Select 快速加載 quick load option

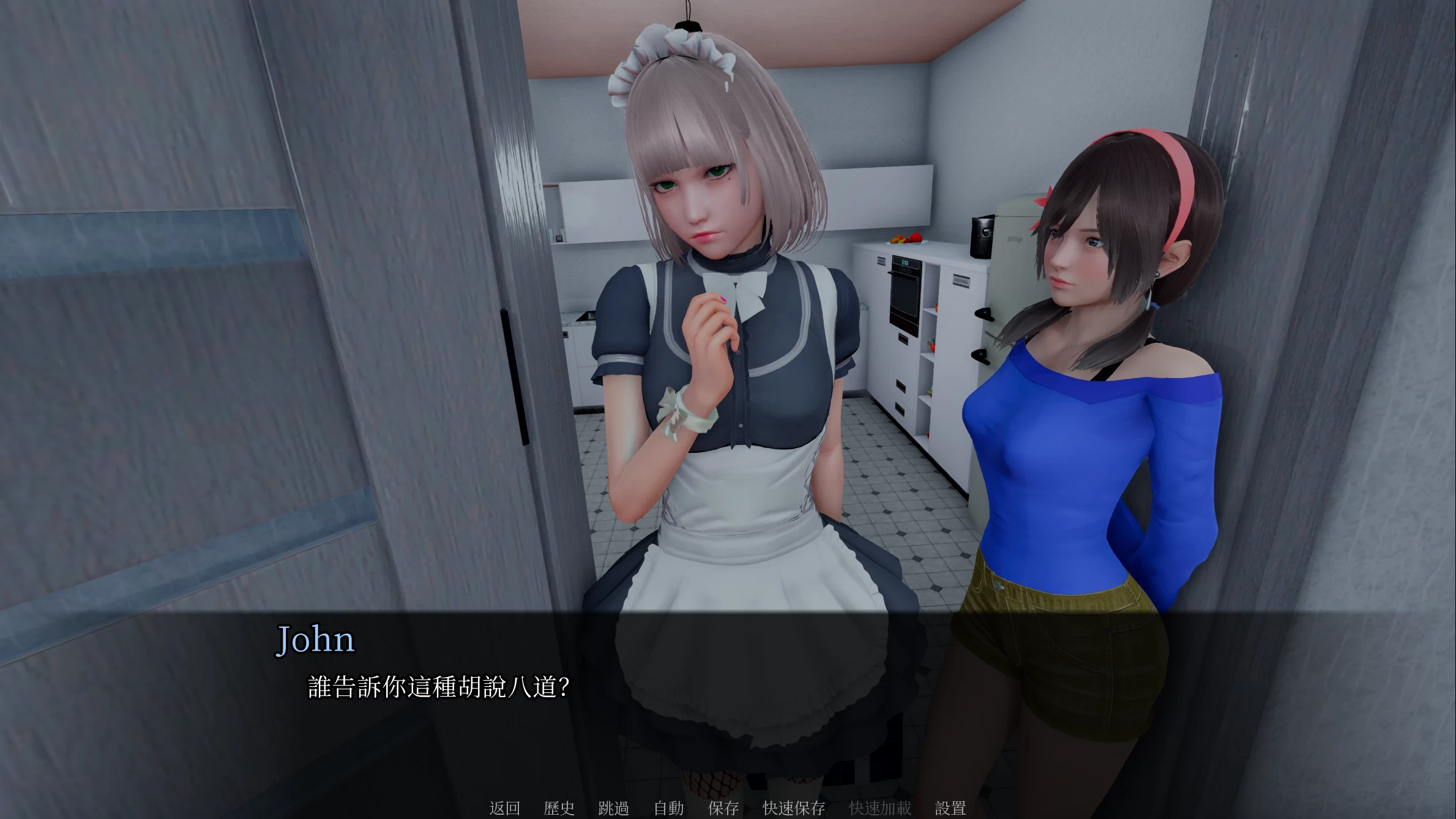pos(879,808)
